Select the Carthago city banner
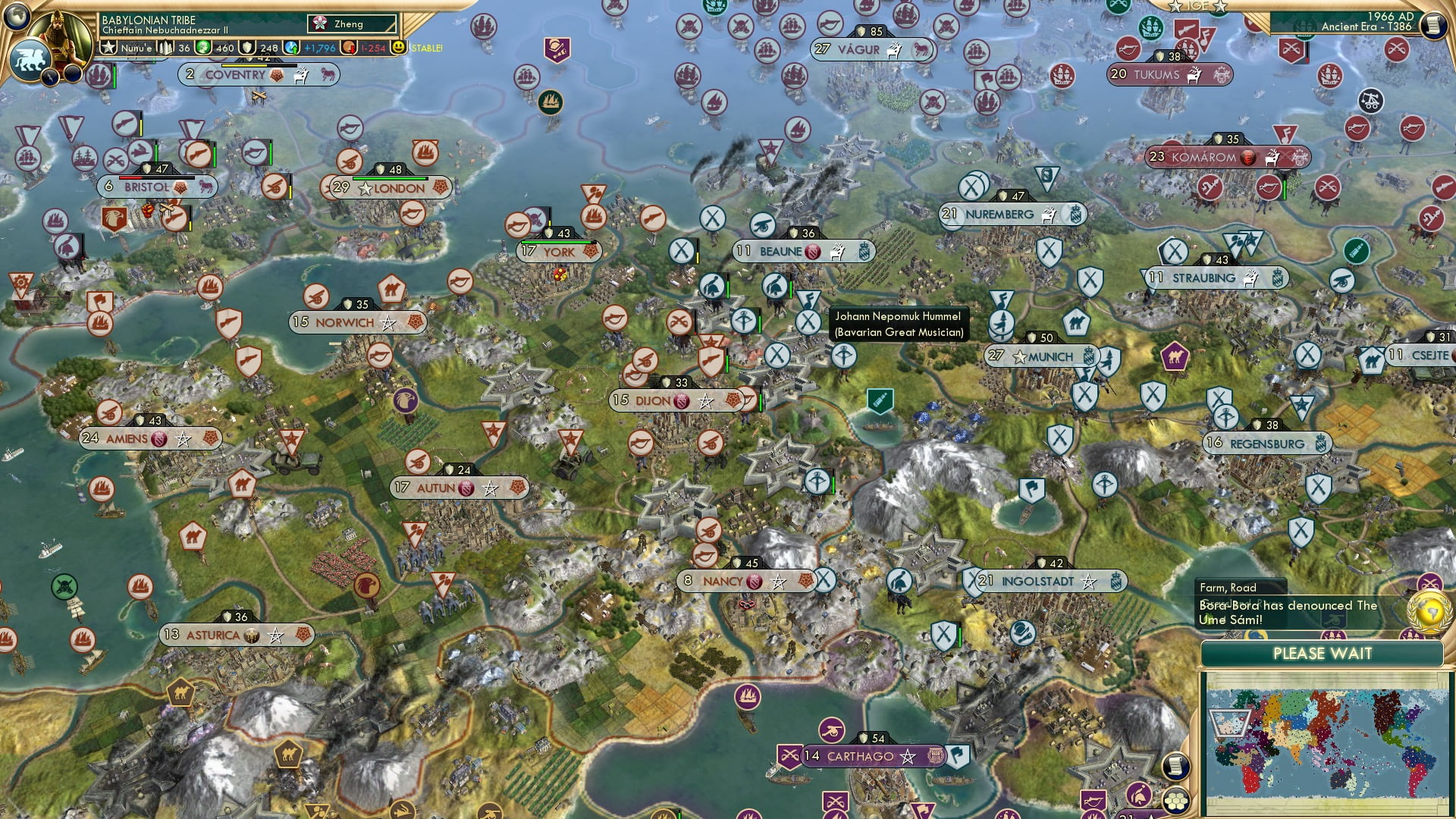 [860, 756]
